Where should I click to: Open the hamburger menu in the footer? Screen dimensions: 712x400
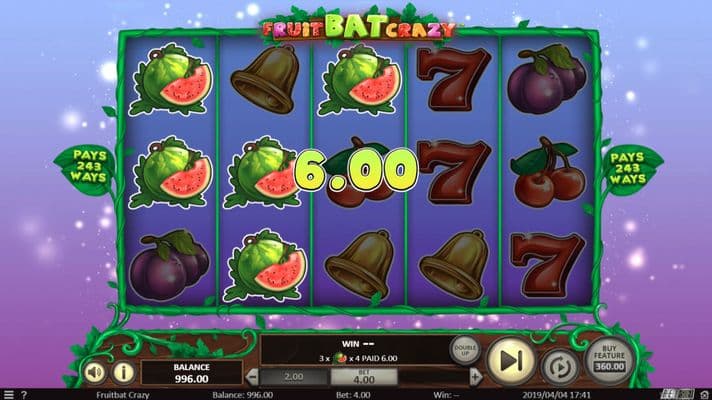pyautogui.click(x=7, y=394)
